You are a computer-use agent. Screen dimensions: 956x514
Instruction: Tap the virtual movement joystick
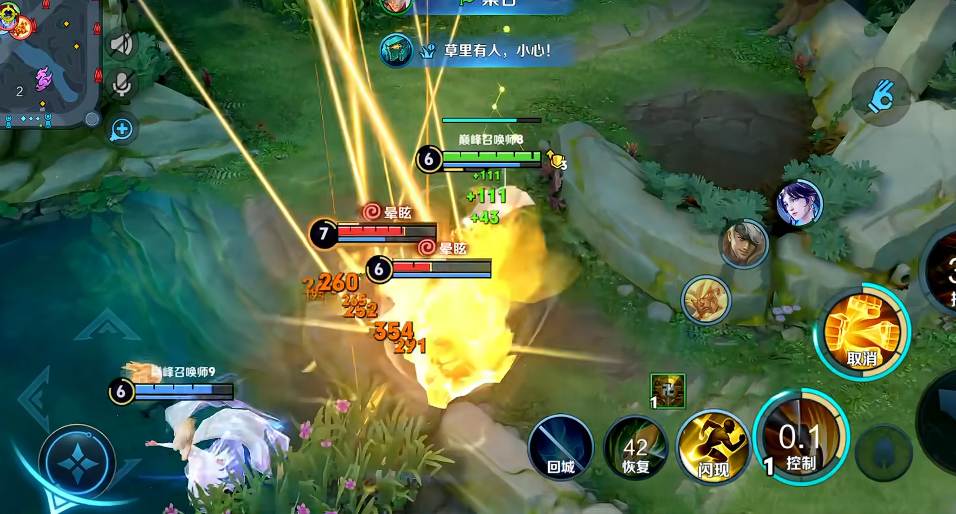click(x=76, y=462)
